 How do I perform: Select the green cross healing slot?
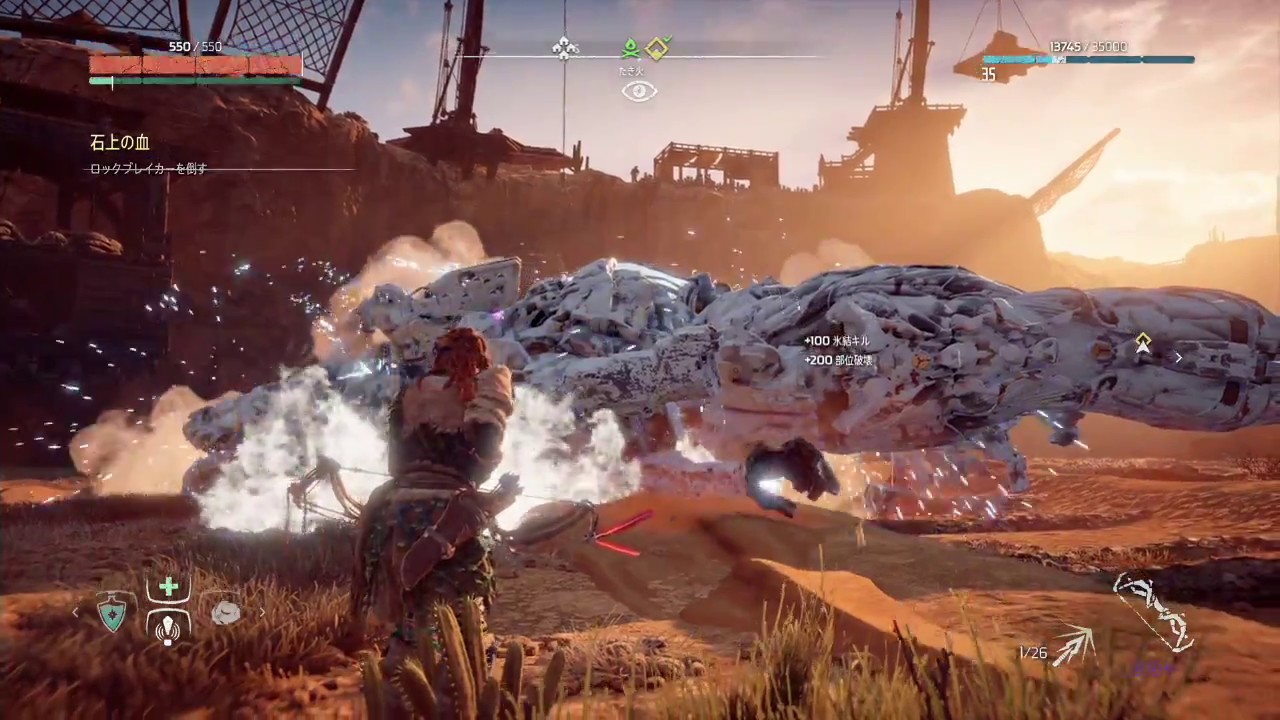coord(168,588)
